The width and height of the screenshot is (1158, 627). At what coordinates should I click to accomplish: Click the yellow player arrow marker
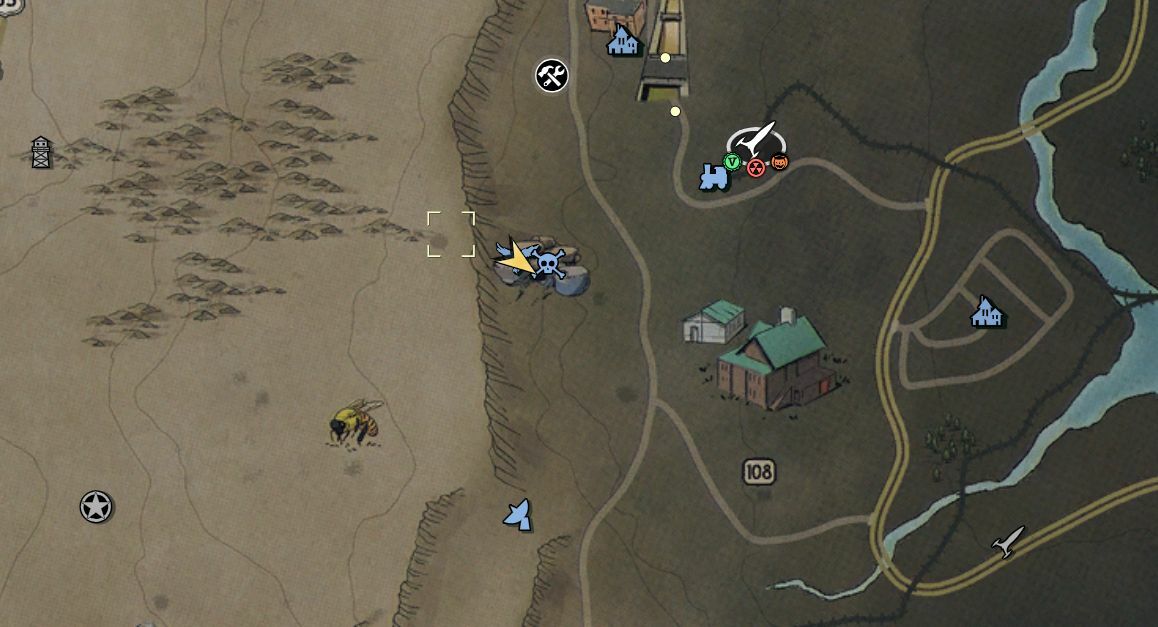pyautogui.click(x=517, y=260)
